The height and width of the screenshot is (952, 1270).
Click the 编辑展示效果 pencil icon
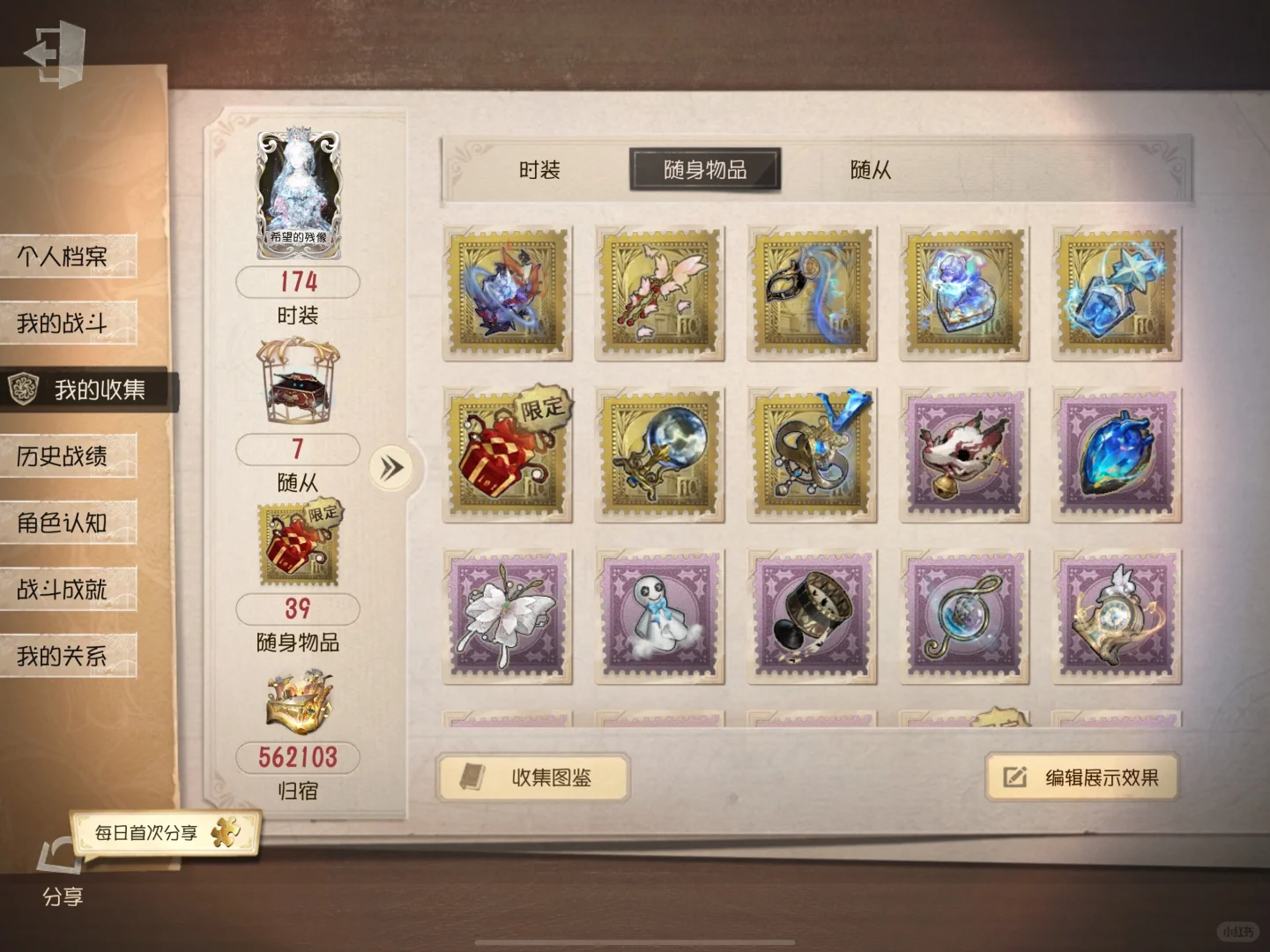[1012, 777]
